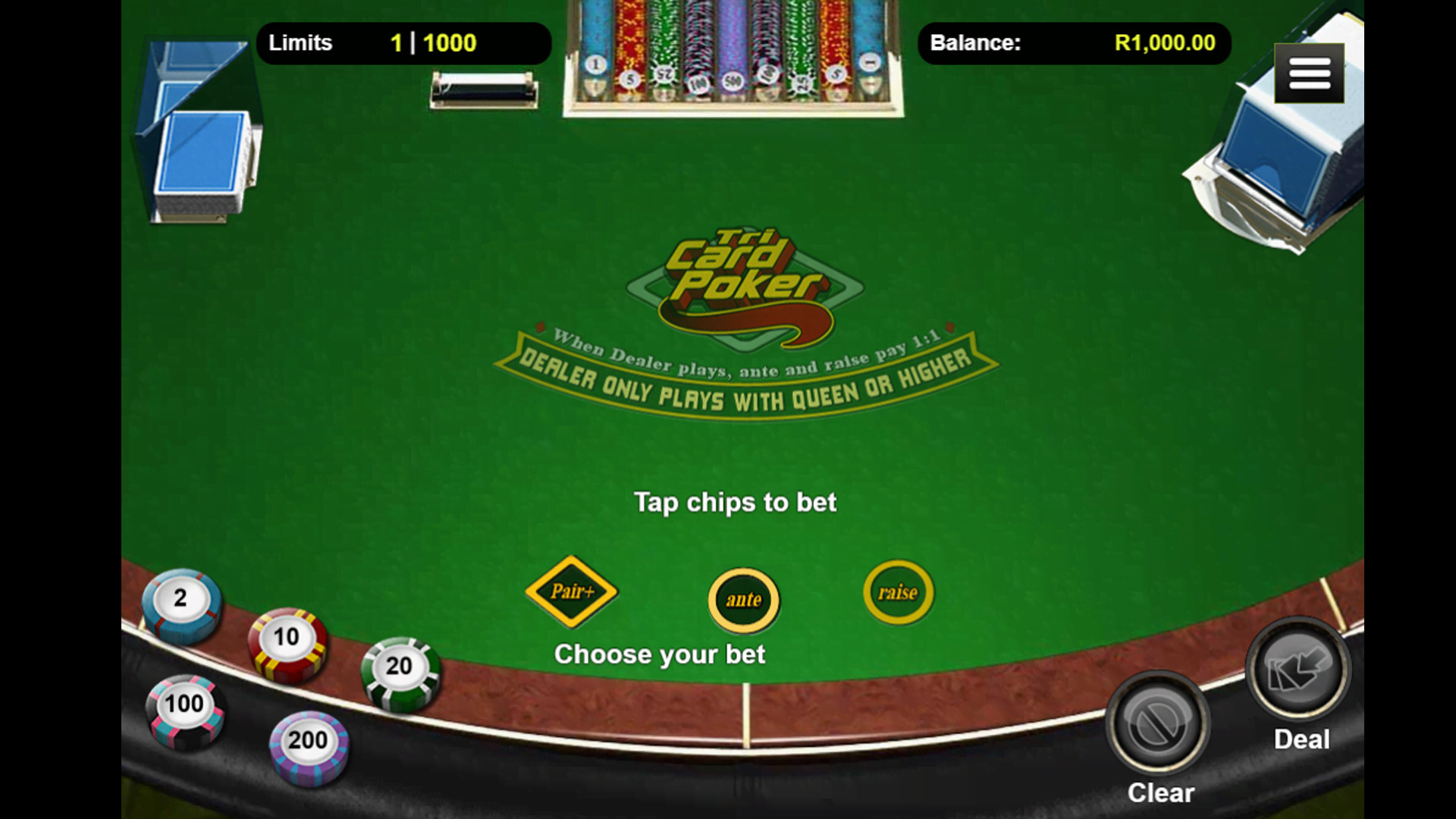Viewport: 1456px width, 819px height.
Task: Open the hamburger menu
Action: [1309, 74]
